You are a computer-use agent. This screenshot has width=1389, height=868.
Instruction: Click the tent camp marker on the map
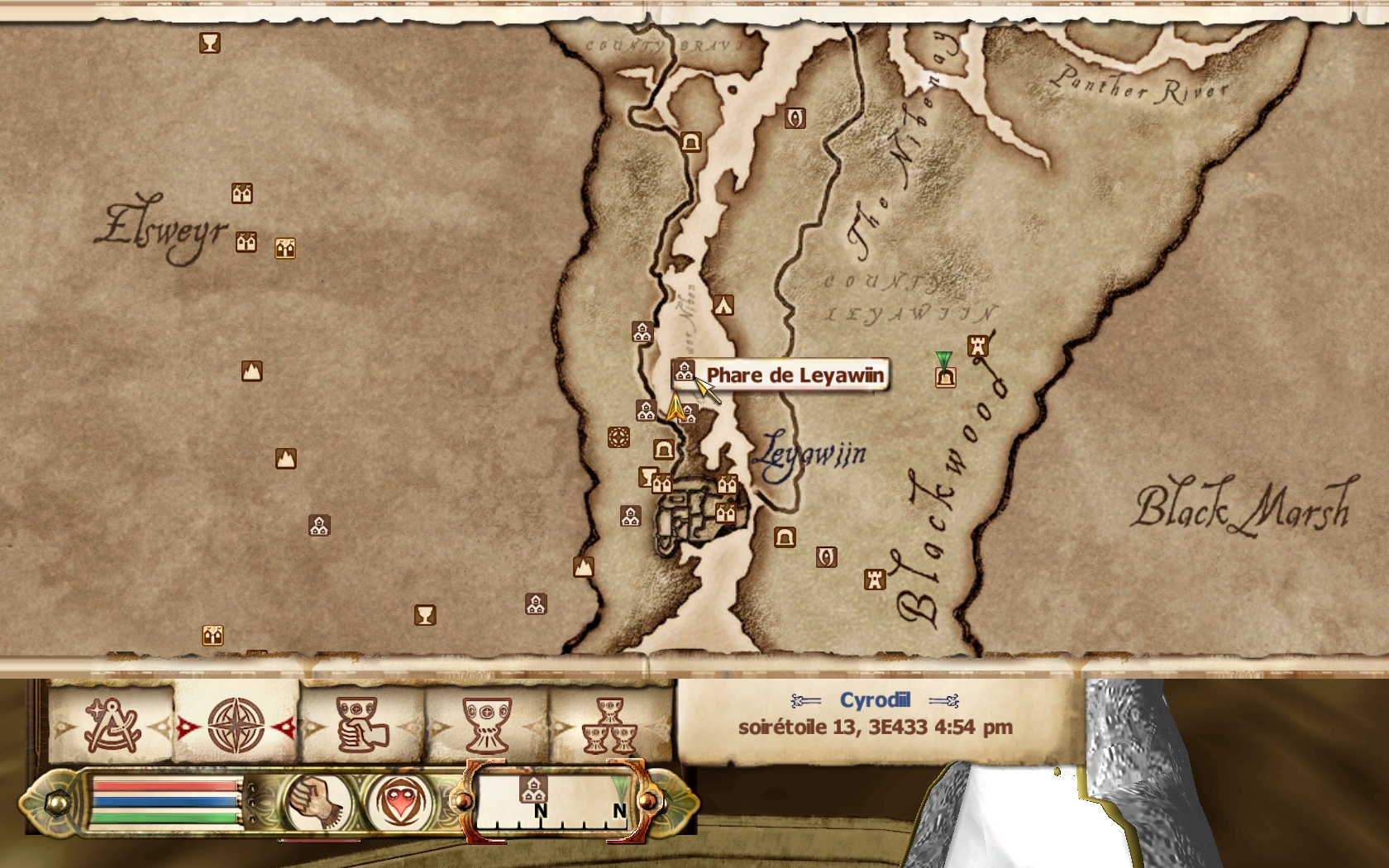pyautogui.click(x=723, y=305)
